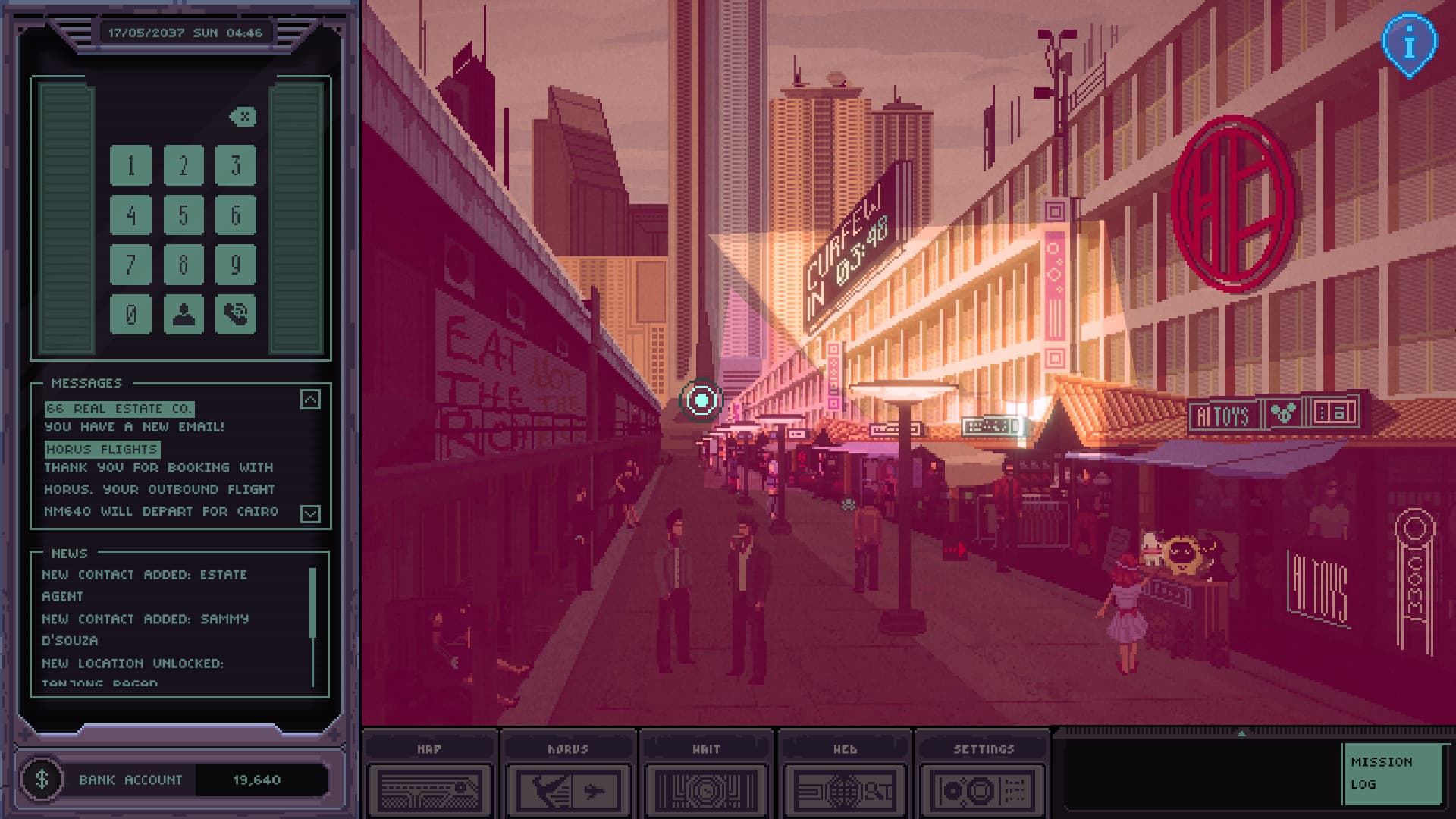Click the messages up arrow
1456x819 pixels.
coord(310,400)
